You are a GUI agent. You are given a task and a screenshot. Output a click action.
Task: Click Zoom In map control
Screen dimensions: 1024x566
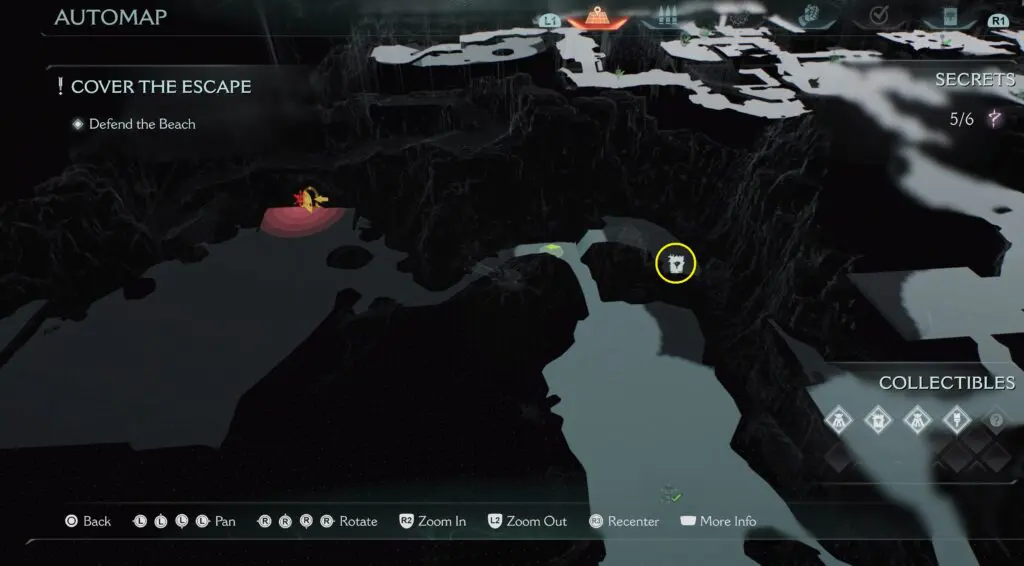pyautogui.click(x=433, y=521)
